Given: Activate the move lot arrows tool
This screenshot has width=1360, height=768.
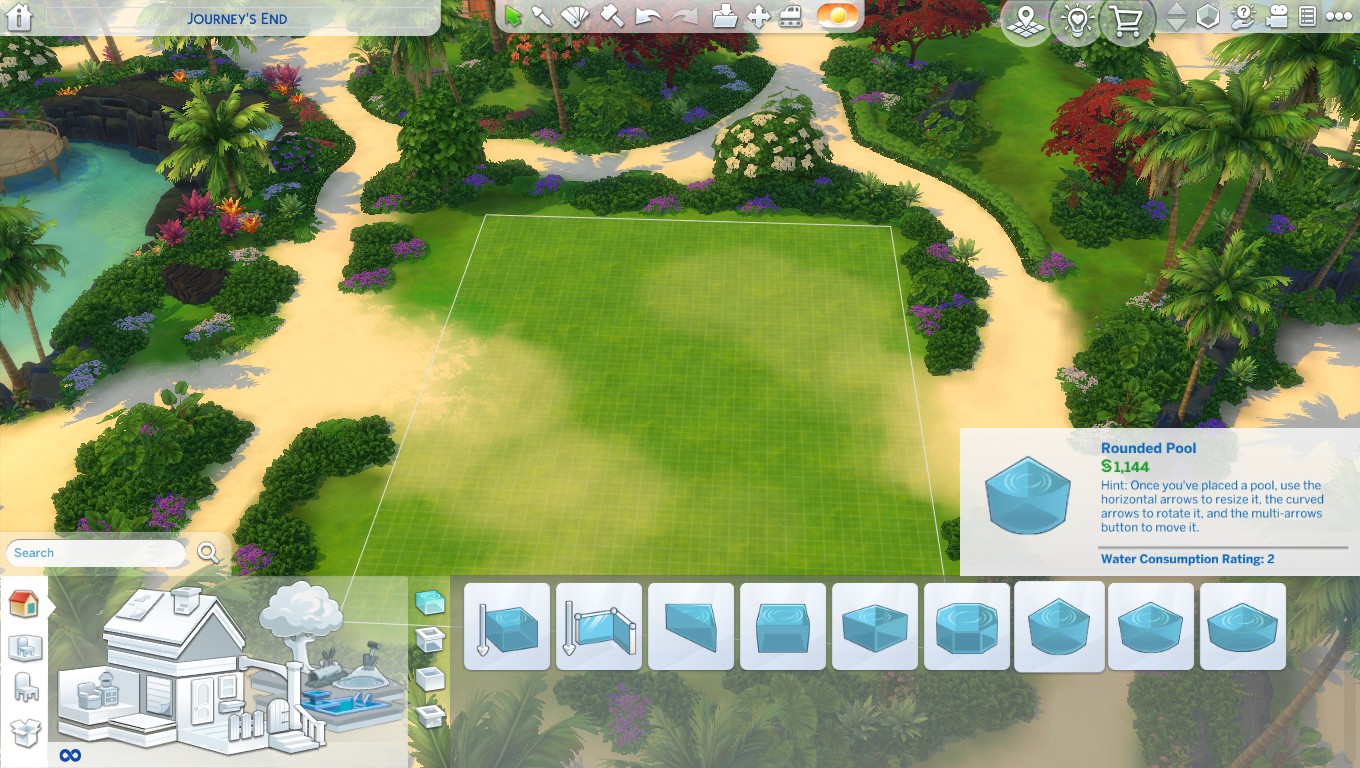Looking at the screenshot, I should coord(759,16).
